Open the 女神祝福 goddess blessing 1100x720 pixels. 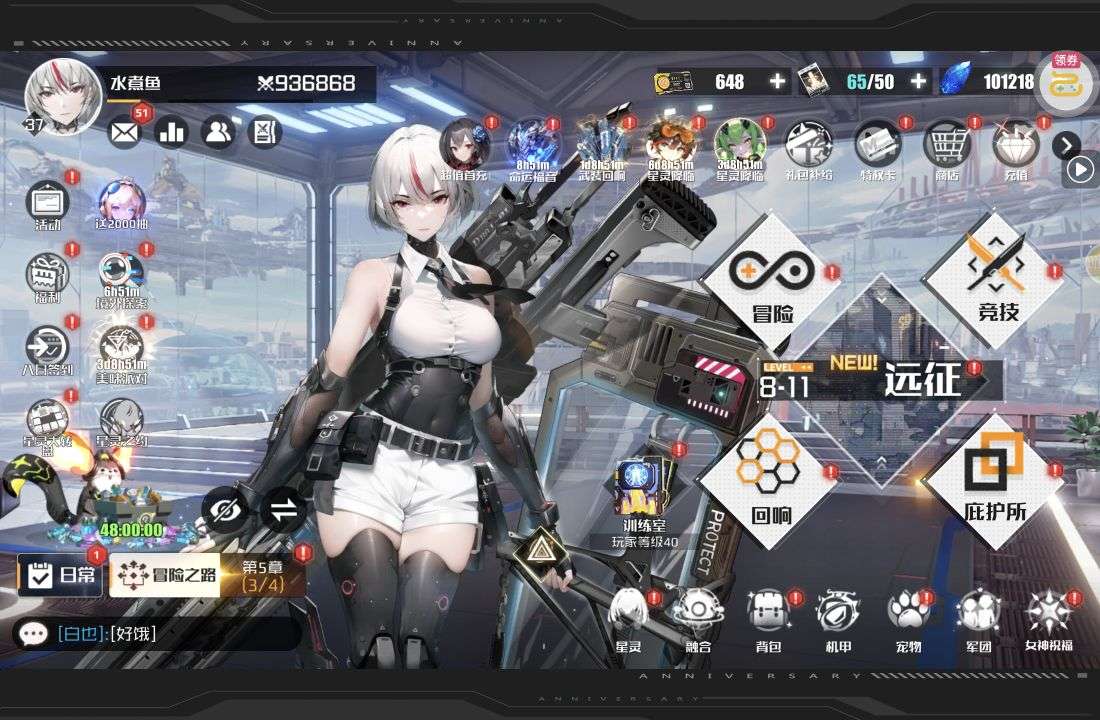click(1048, 618)
